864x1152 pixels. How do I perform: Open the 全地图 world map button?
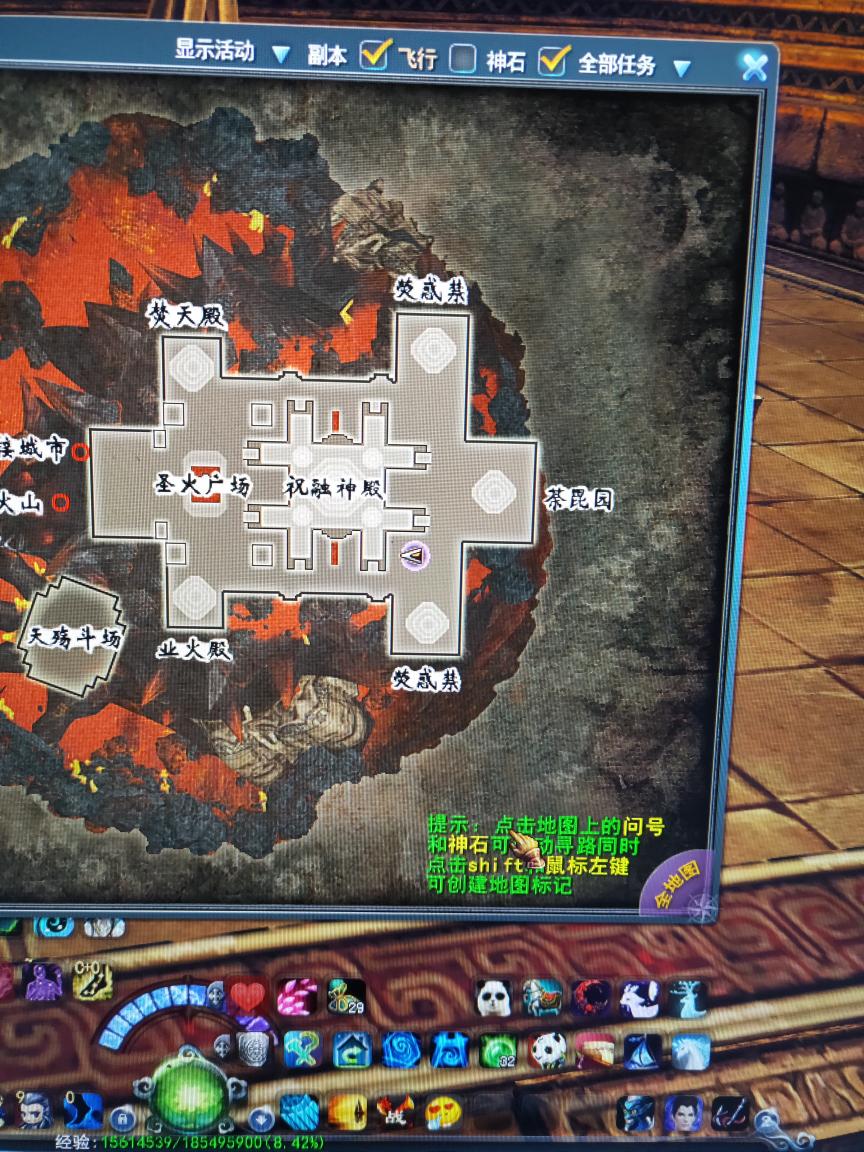(x=678, y=884)
